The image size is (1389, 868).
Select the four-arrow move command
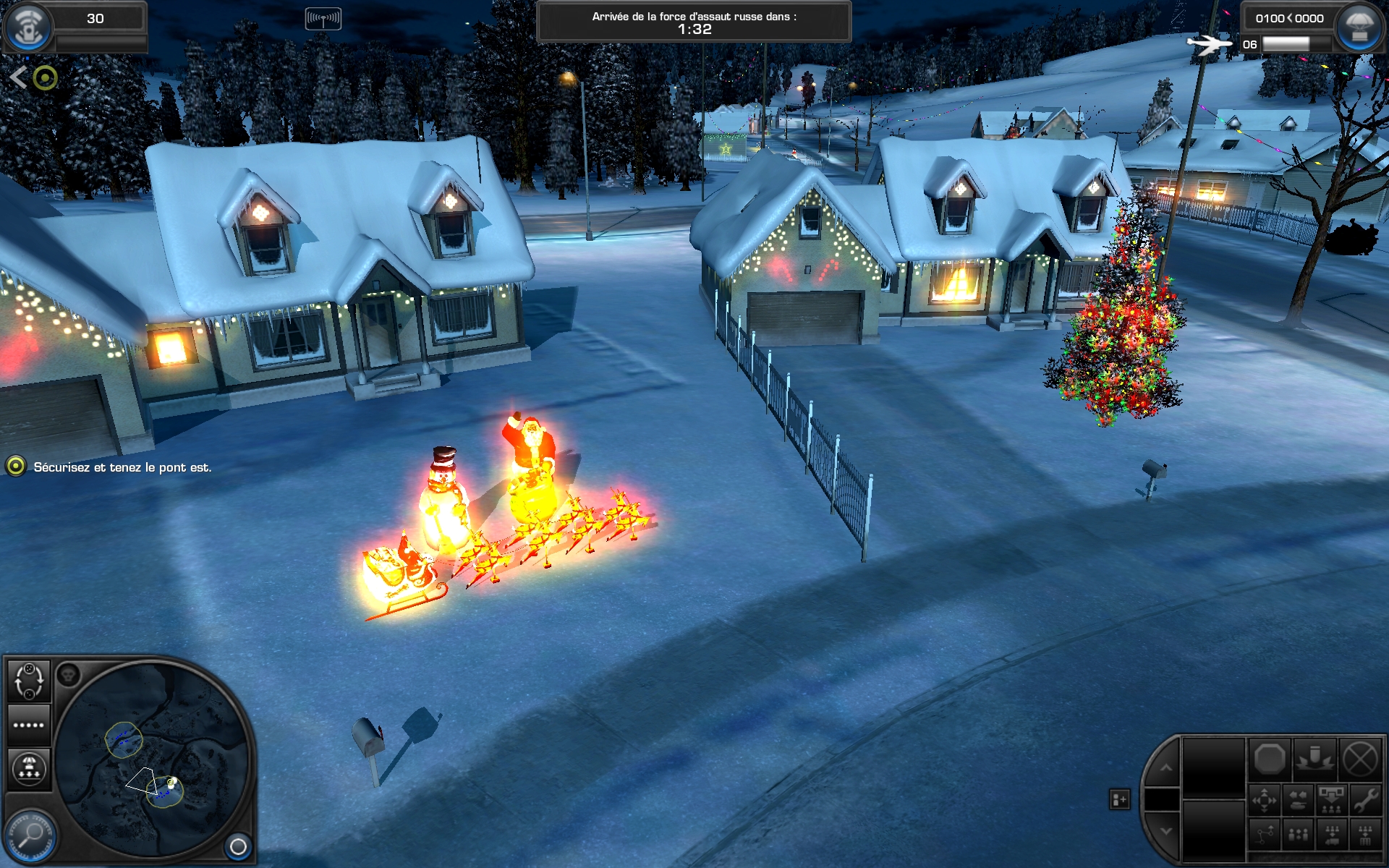(1265, 801)
